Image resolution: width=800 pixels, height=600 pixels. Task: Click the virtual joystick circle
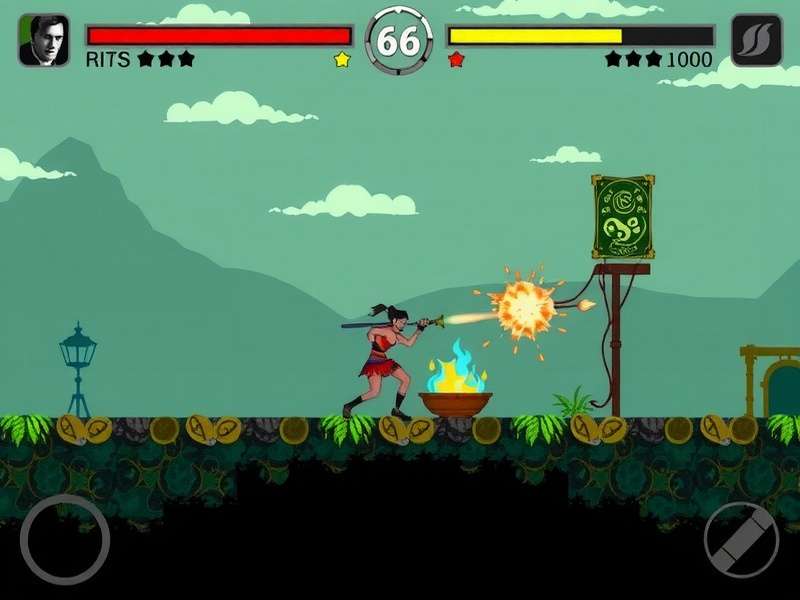click(x=64, y=539)
